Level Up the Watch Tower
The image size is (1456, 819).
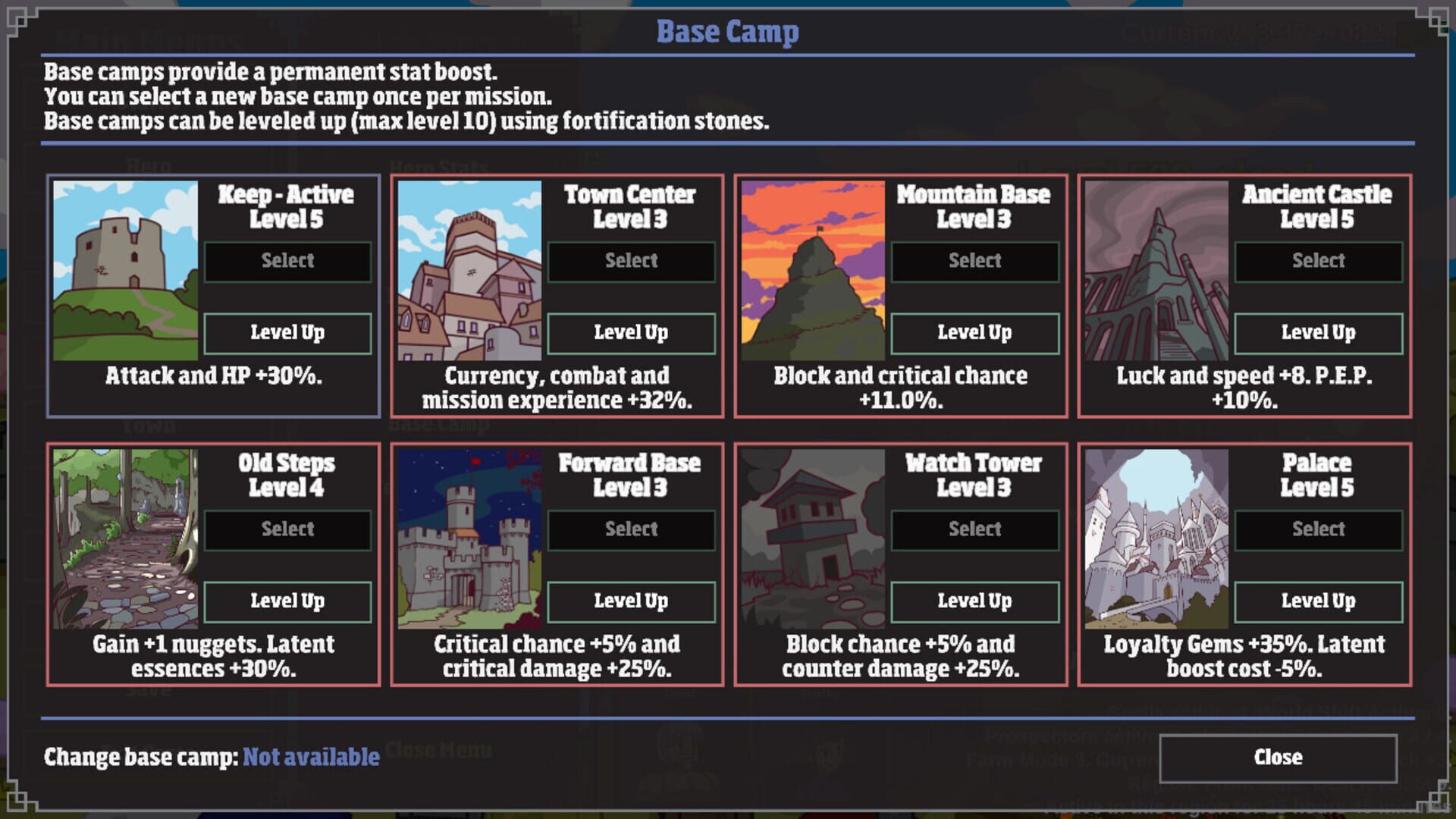975,601
